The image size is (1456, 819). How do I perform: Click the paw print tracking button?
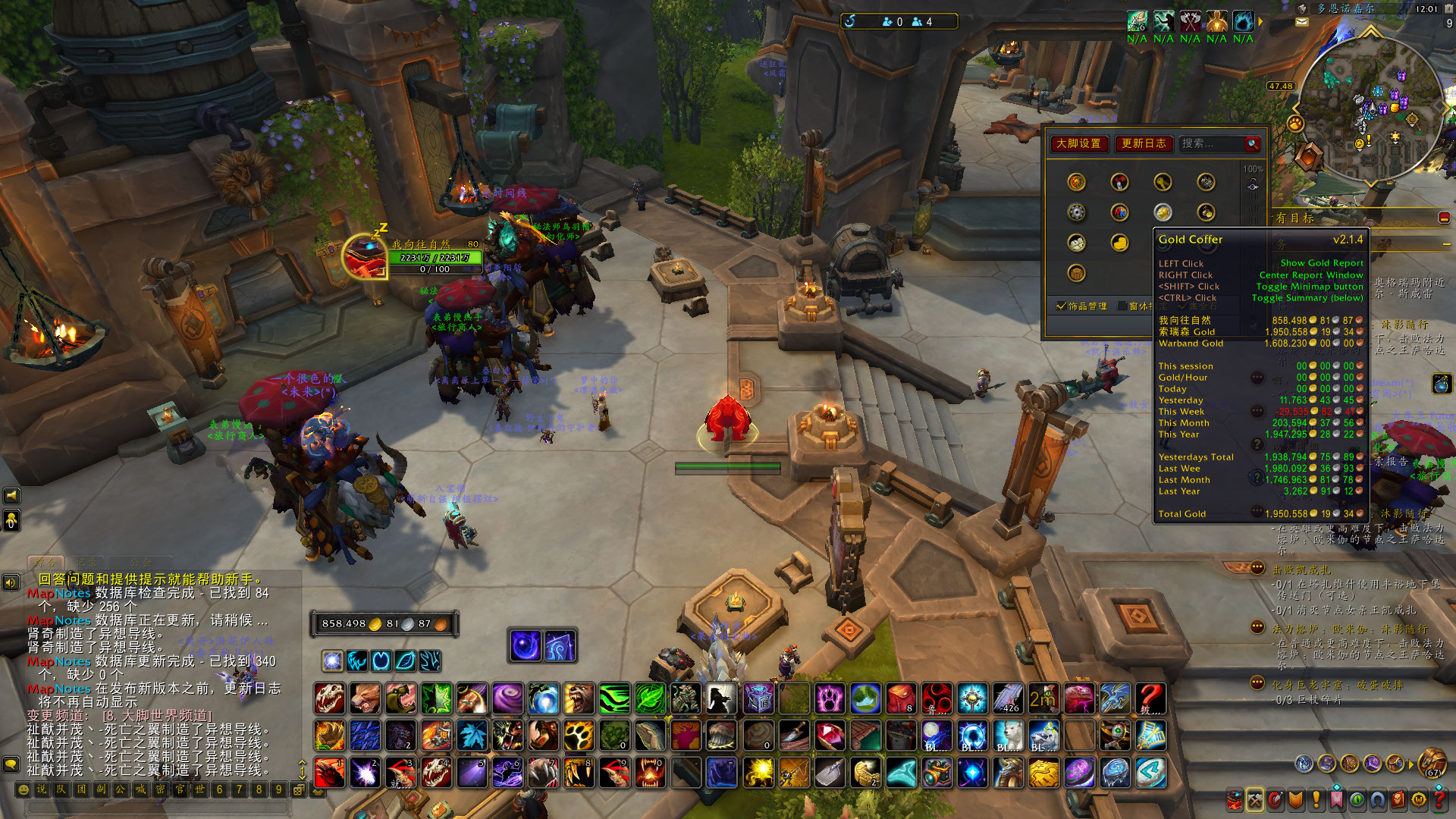(1295, 124)
